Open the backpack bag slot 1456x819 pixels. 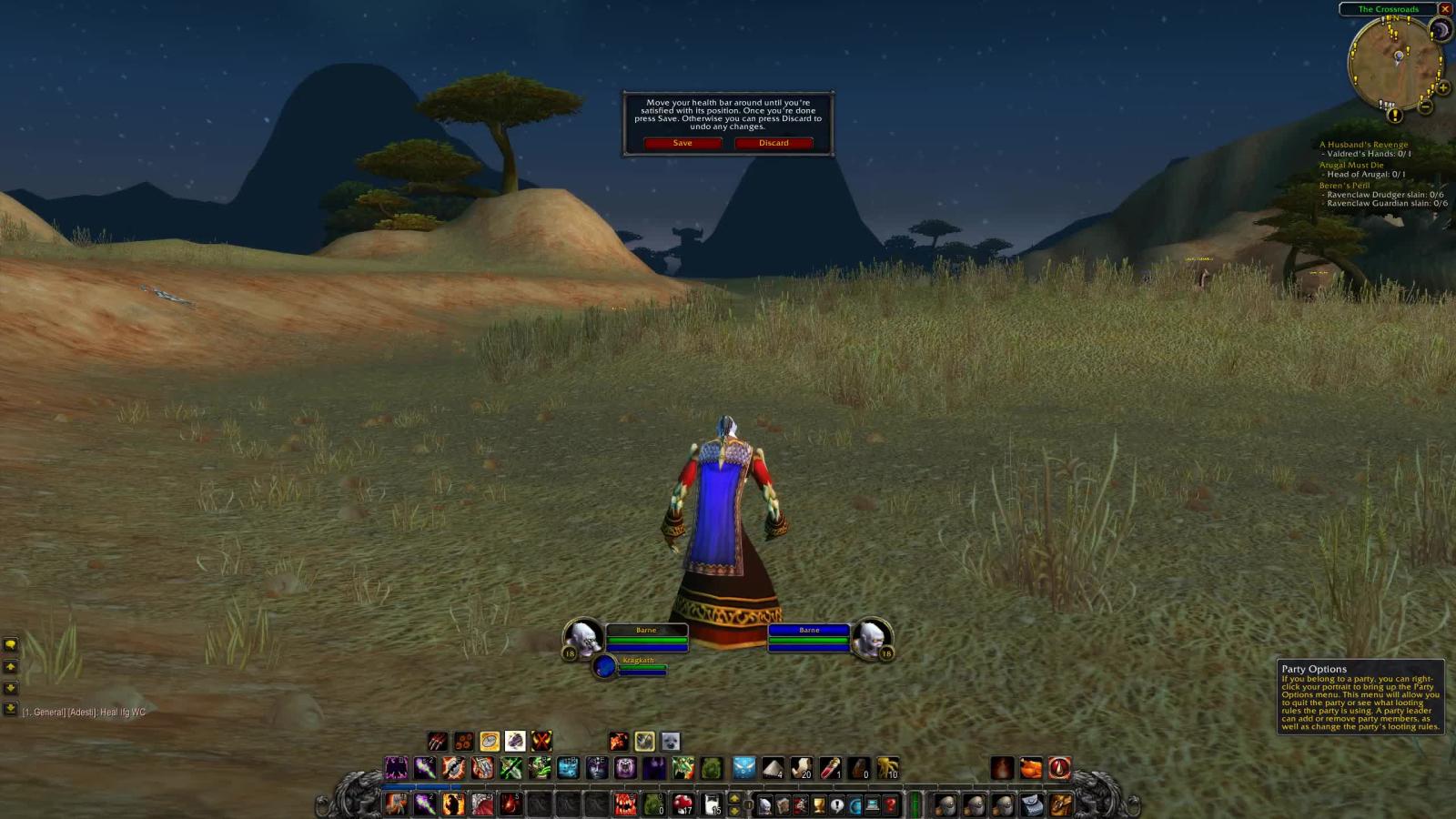[x=1061, y=804]
